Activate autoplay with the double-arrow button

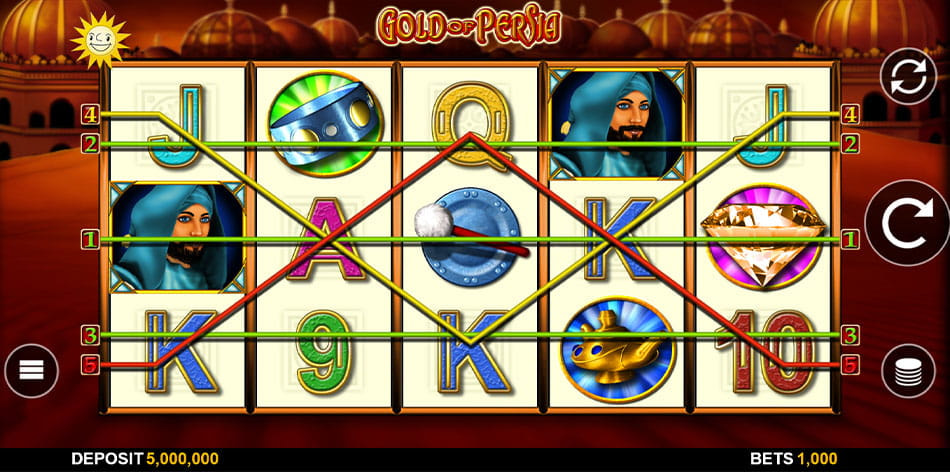point(907,76)
